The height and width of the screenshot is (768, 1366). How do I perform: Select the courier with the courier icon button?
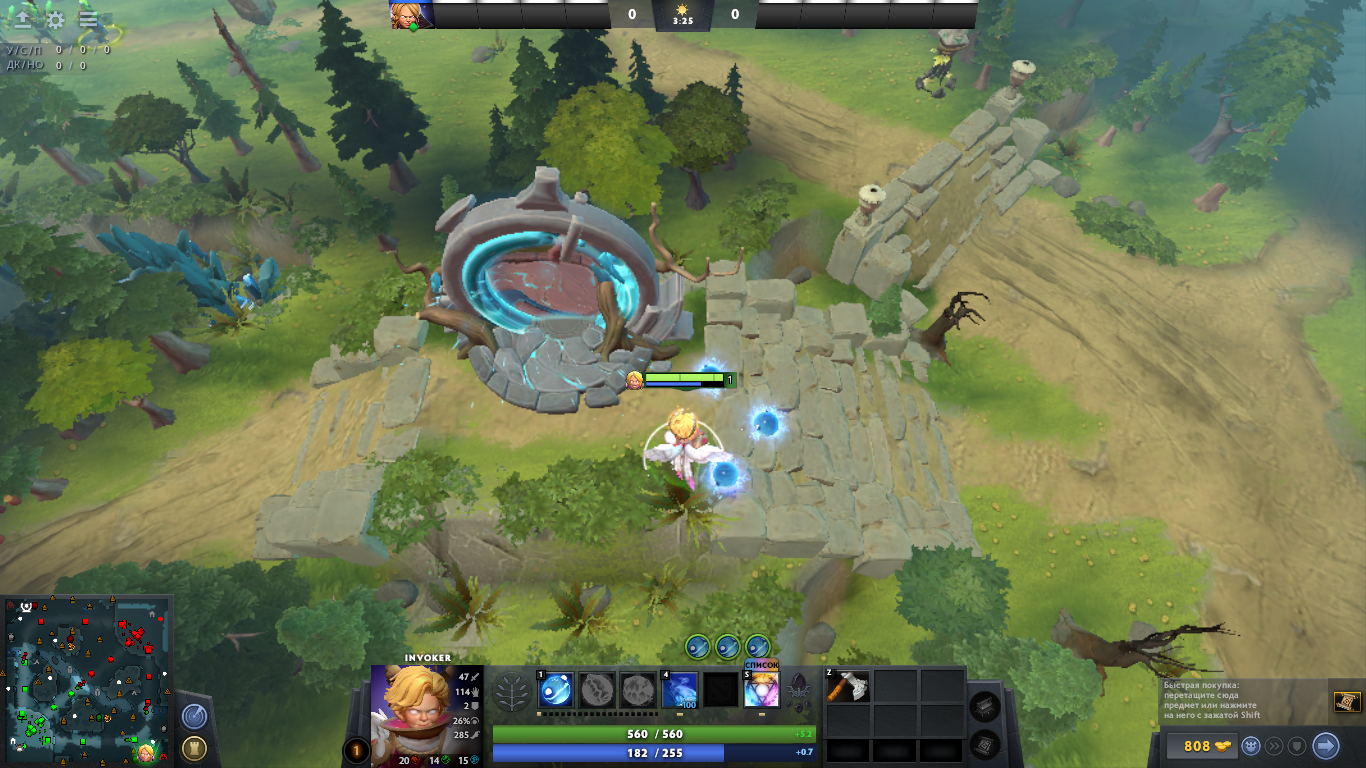(x=1251, y=746)
